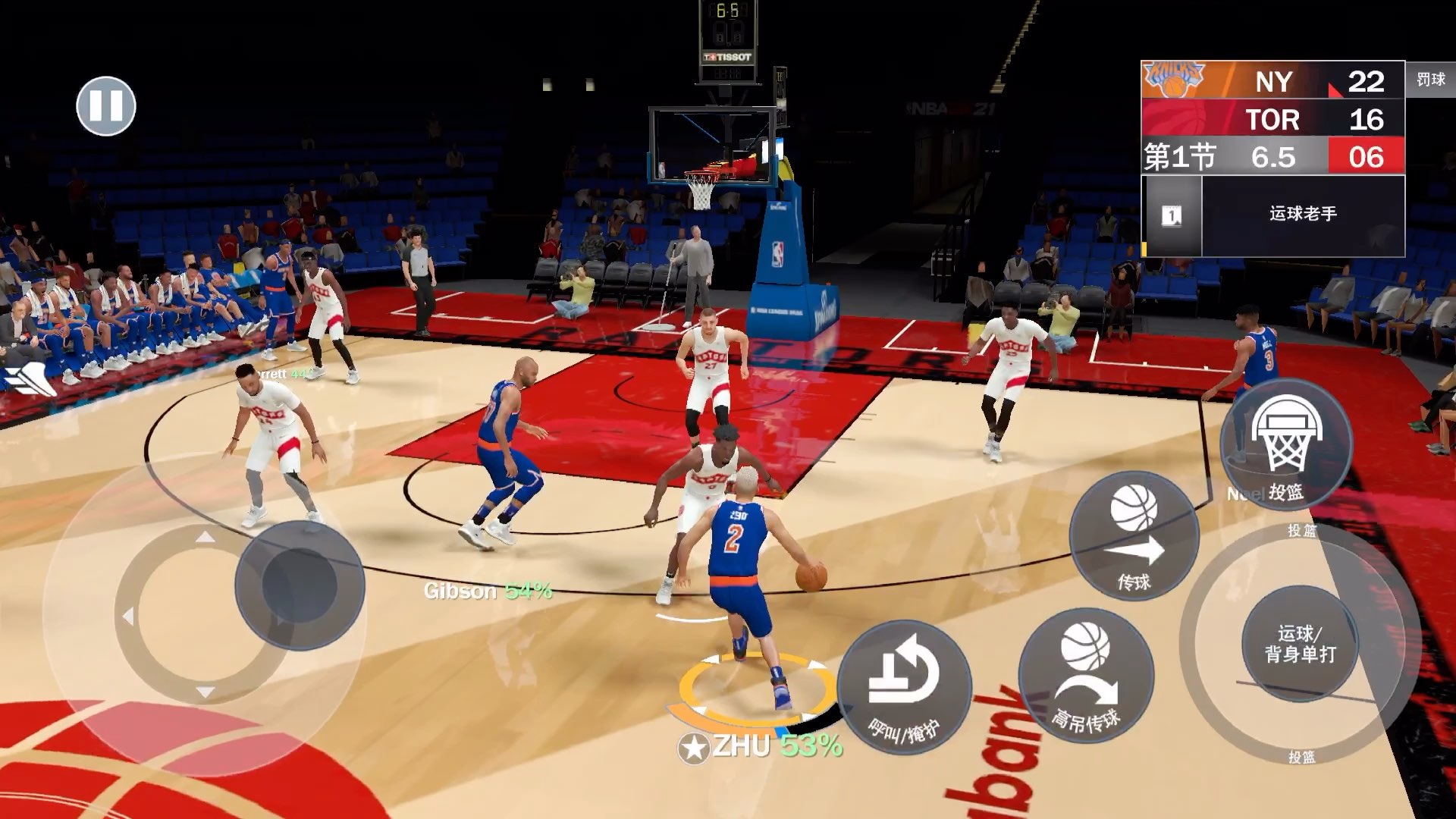The image size is (1456, 819).
Task: Tap the 投篮 shoot button with hoop icon
Action: 1286,447
